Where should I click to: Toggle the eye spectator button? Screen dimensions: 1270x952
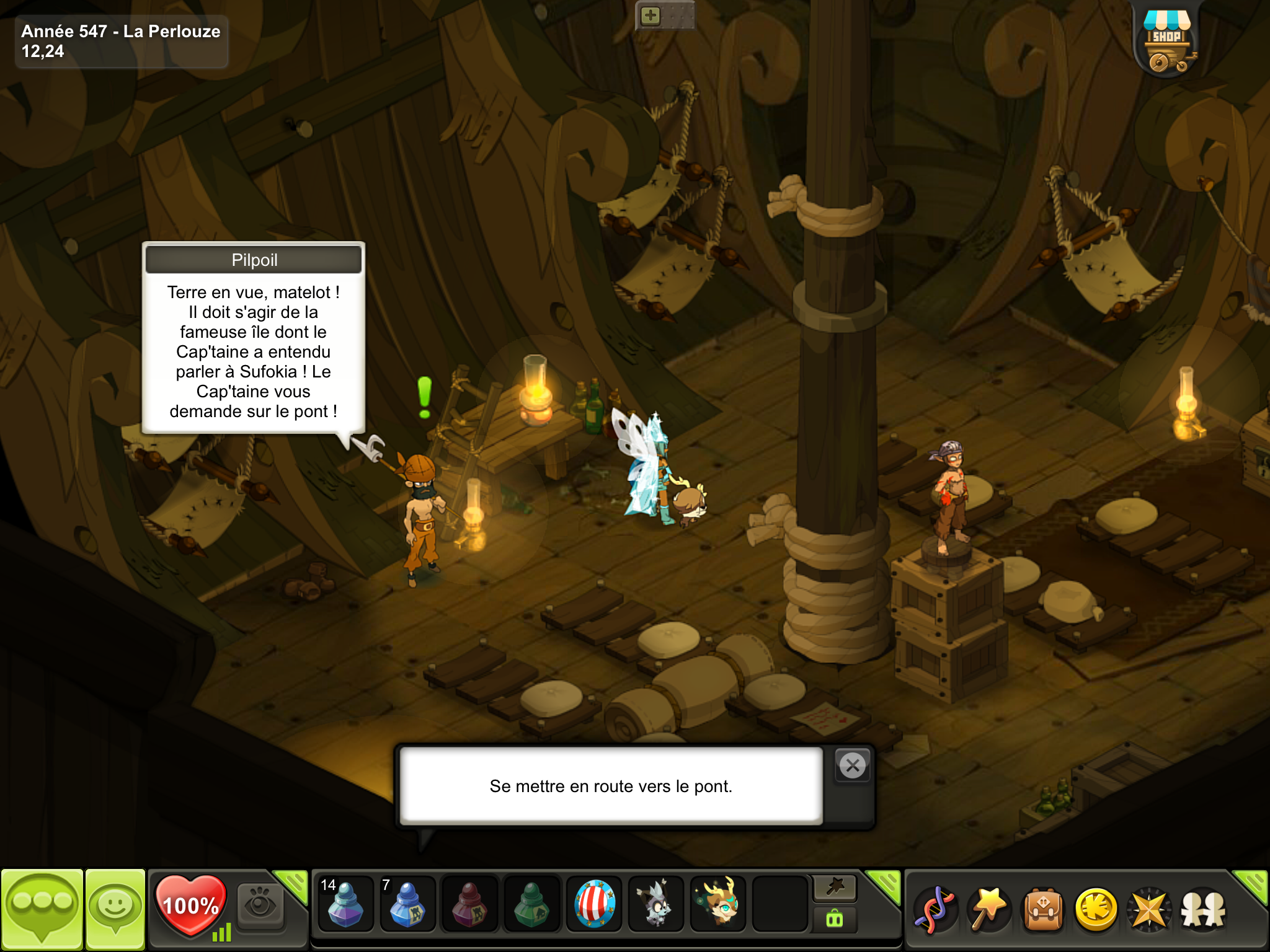pyautogui.click(x=260, y=905)
